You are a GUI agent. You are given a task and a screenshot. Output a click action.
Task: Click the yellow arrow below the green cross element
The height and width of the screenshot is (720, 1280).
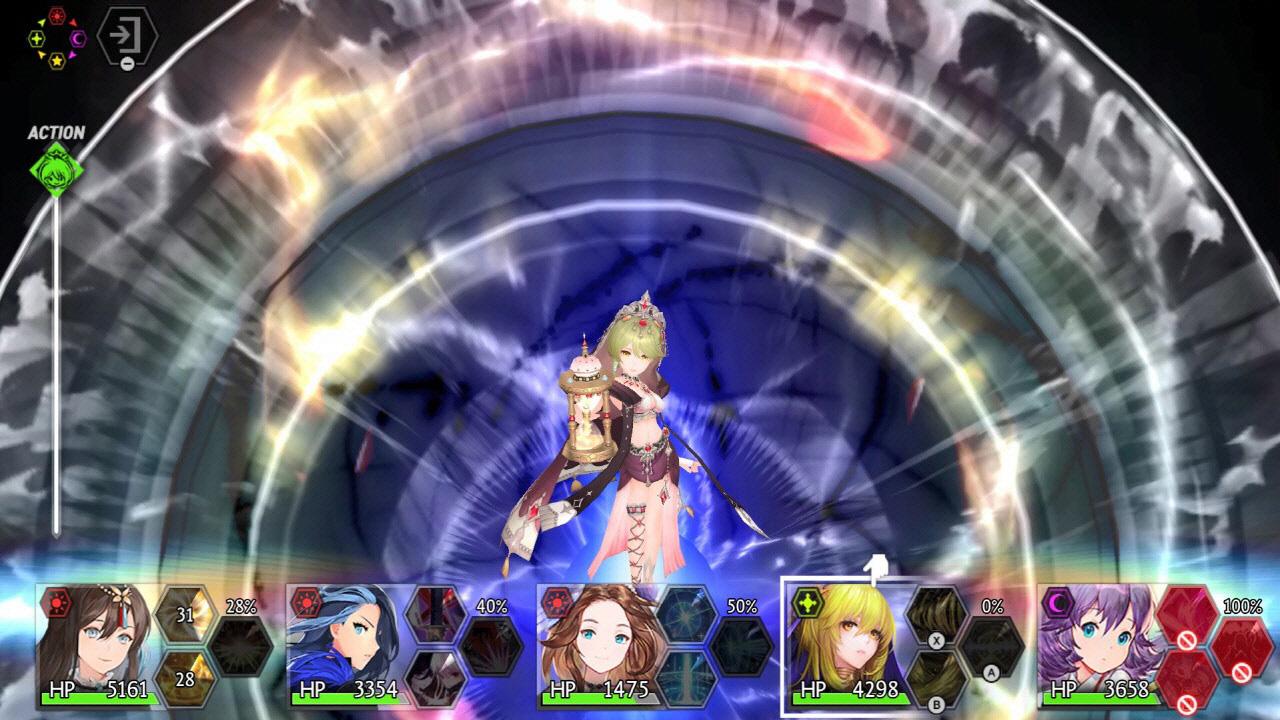click(42, 54)
